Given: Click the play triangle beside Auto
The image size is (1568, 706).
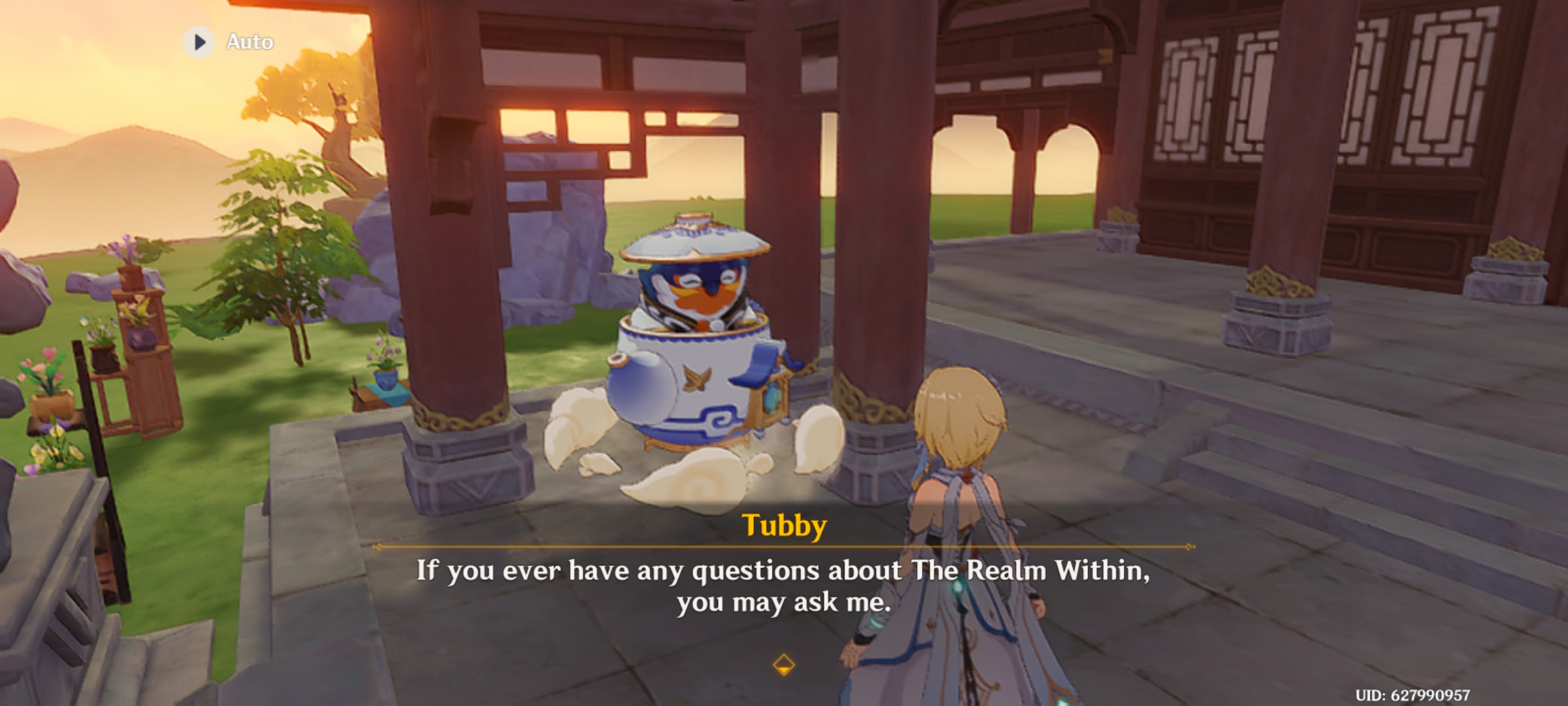Looking at the screenshot, I should [201, 41].
